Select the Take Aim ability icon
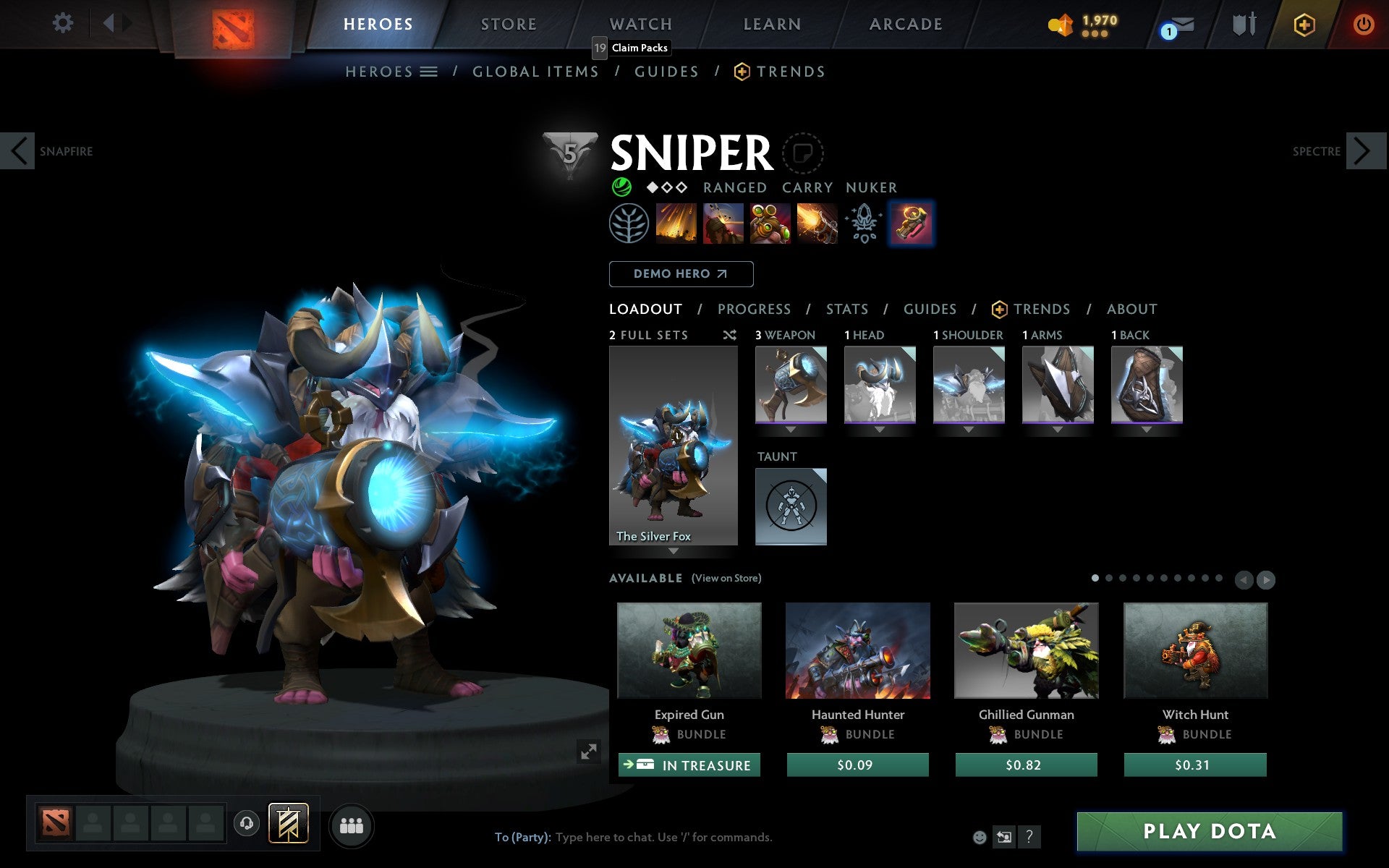The image size is (1389, 868). click(769, 223)
